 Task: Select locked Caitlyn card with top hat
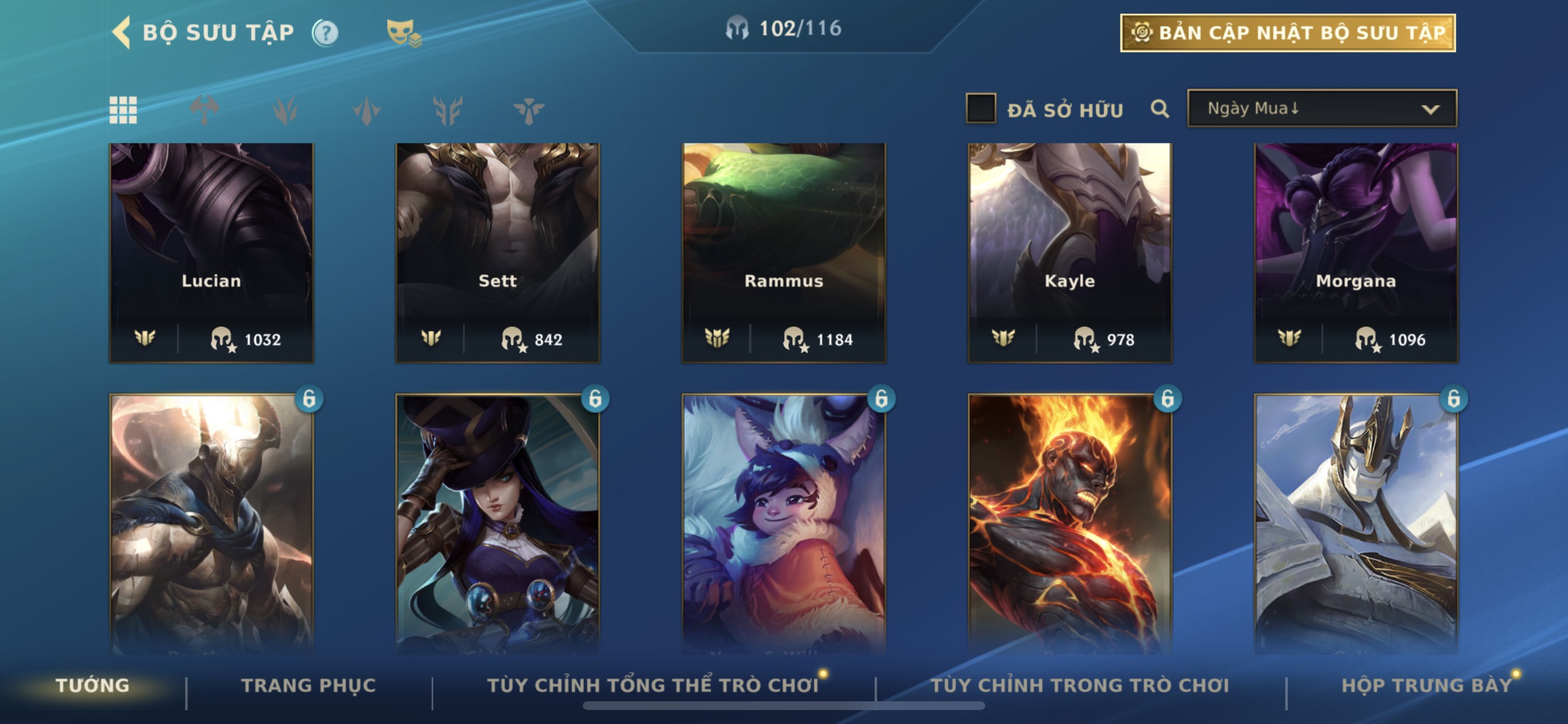point(498,523)
